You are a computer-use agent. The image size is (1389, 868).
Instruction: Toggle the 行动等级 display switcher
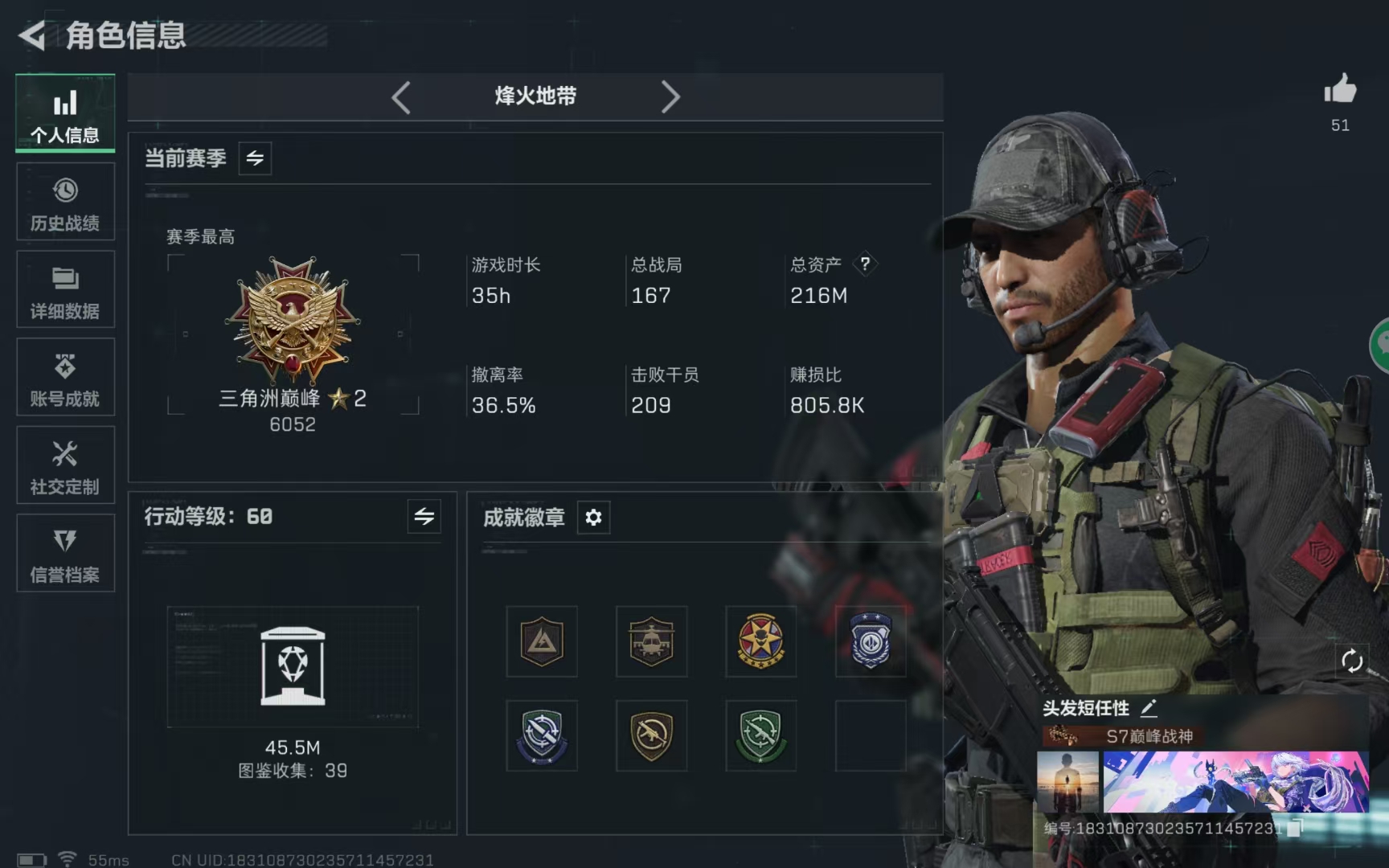[x=424, y=517]
